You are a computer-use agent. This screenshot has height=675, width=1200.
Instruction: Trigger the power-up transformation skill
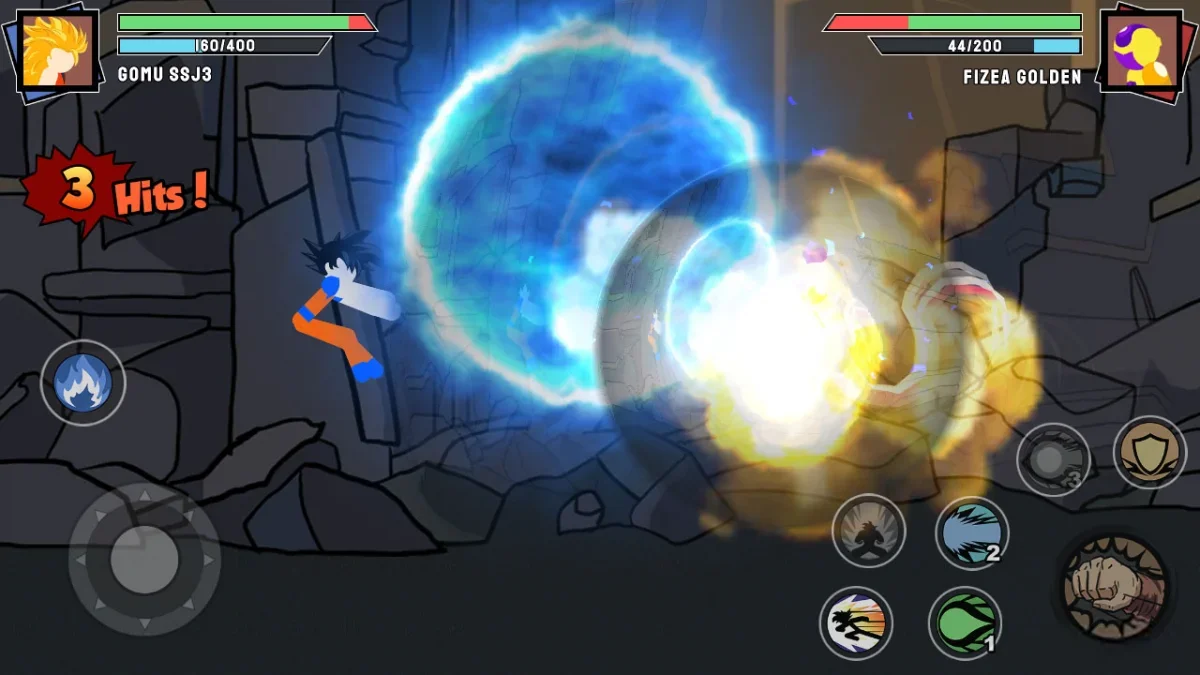tap(868, 530)
